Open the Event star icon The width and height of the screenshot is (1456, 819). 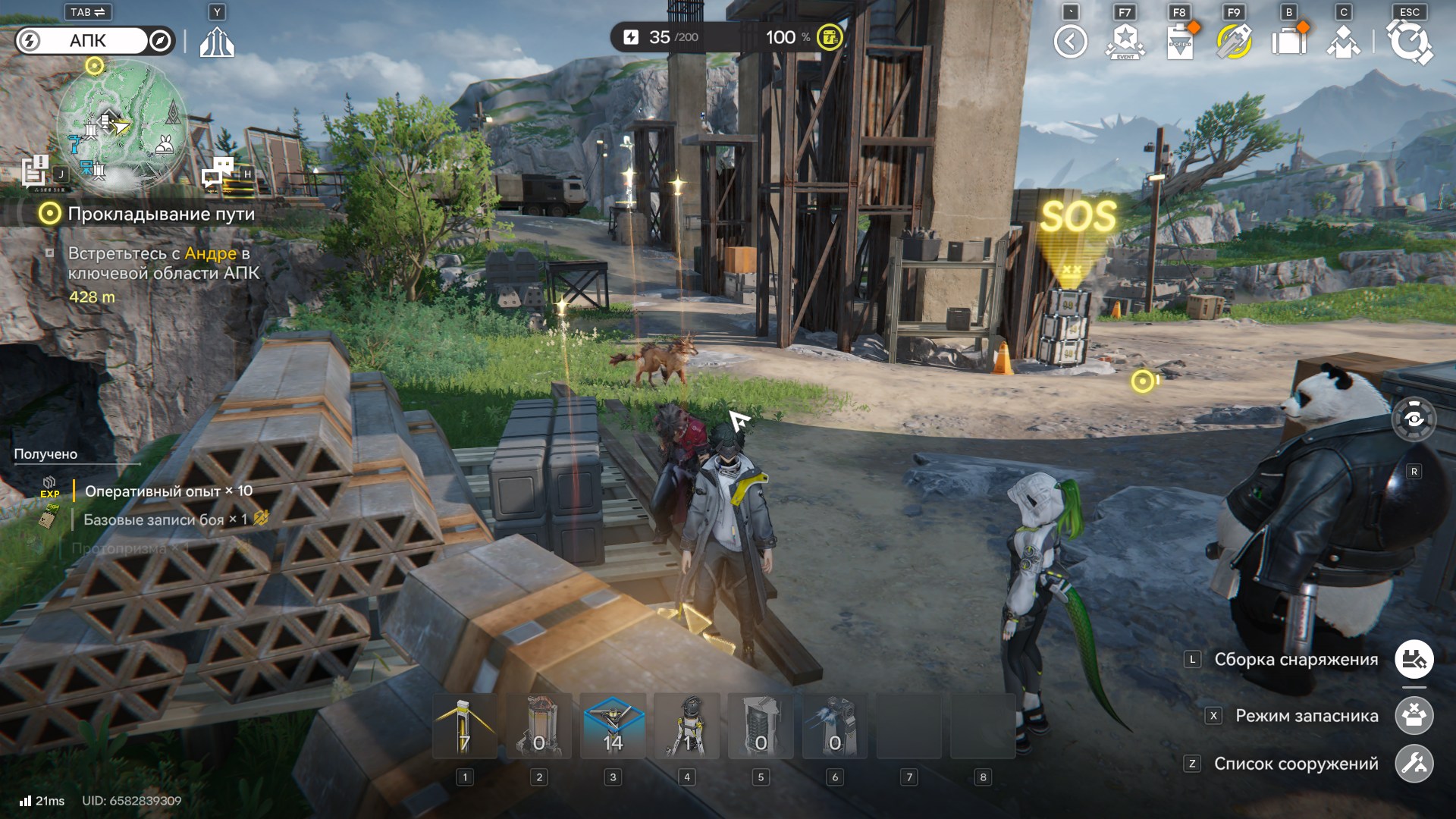1125,42
